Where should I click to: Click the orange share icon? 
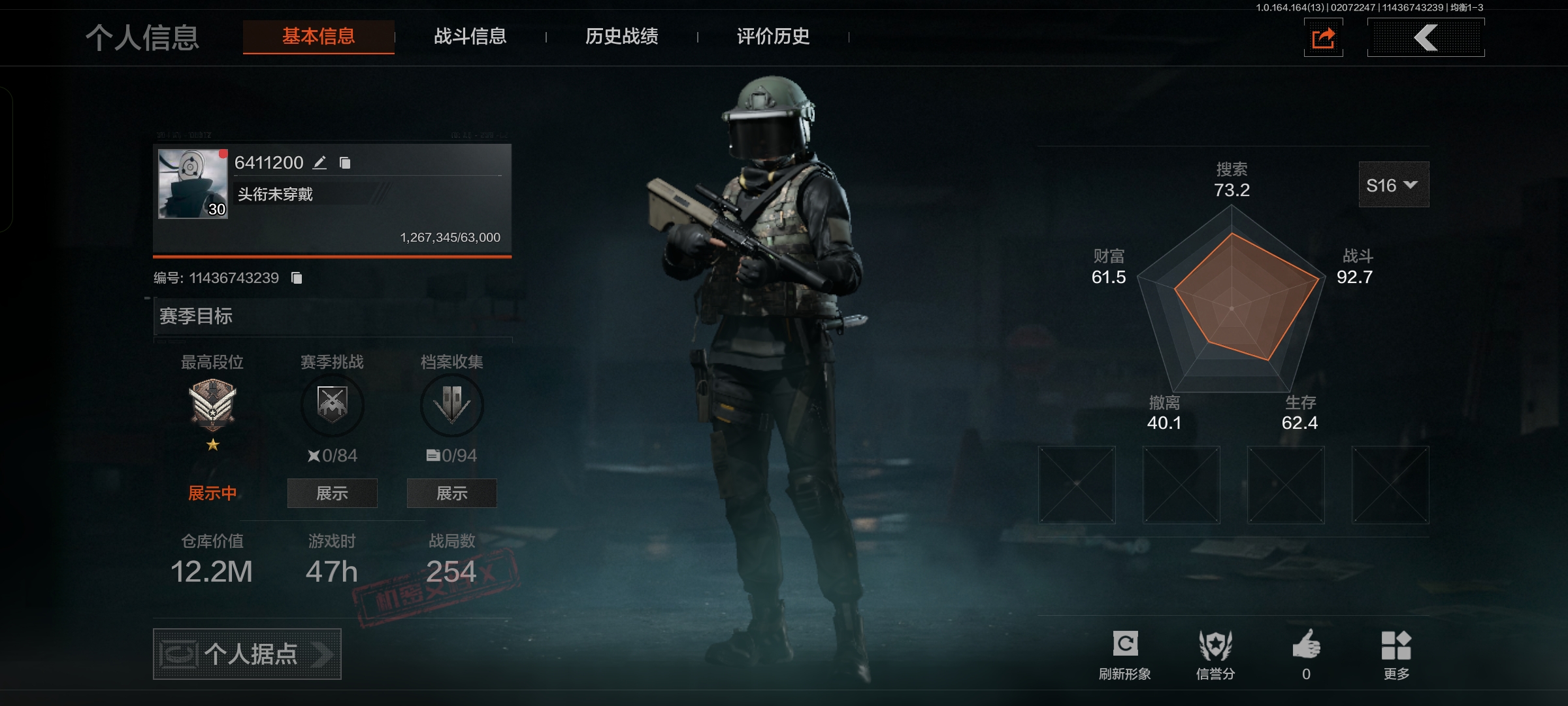coord(1324,38)
